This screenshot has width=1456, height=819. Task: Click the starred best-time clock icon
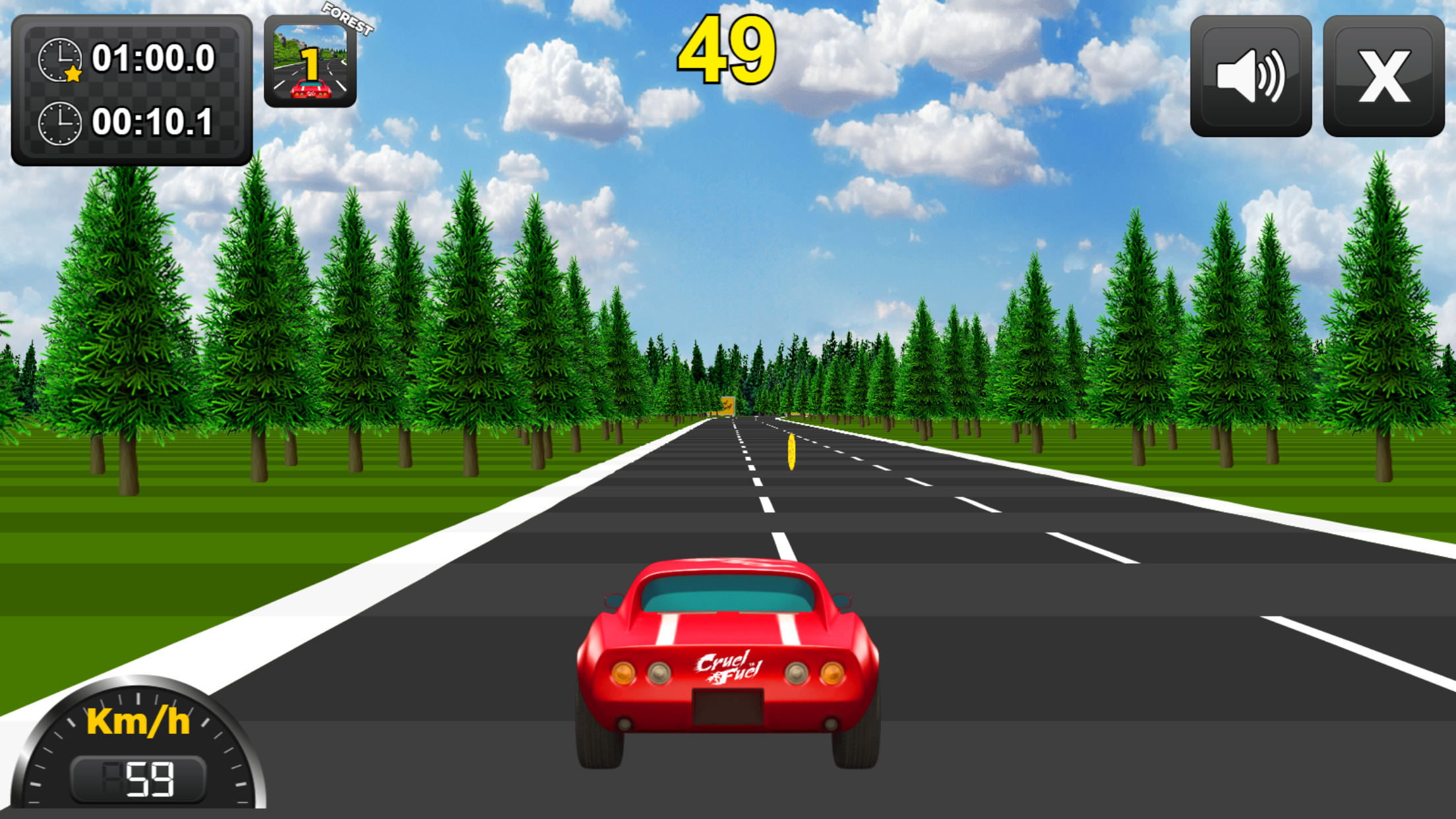point(61,59)
